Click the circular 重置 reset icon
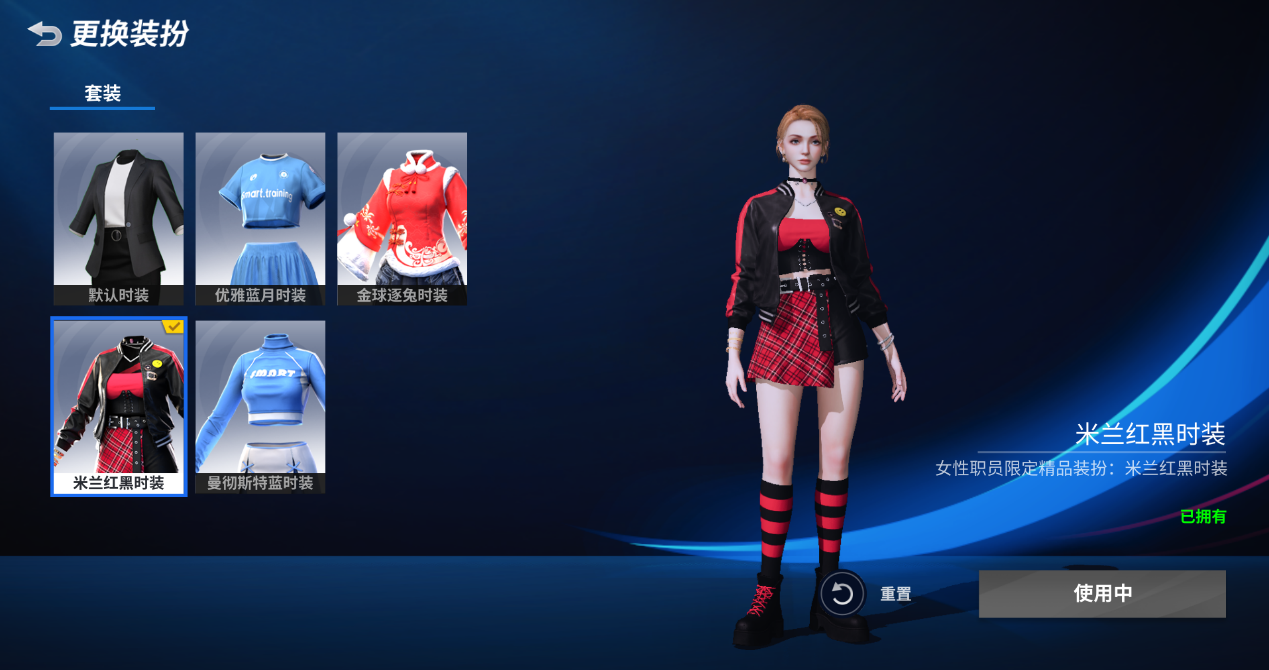Screen dimensions: 1269x670 [x=842, y=594]
